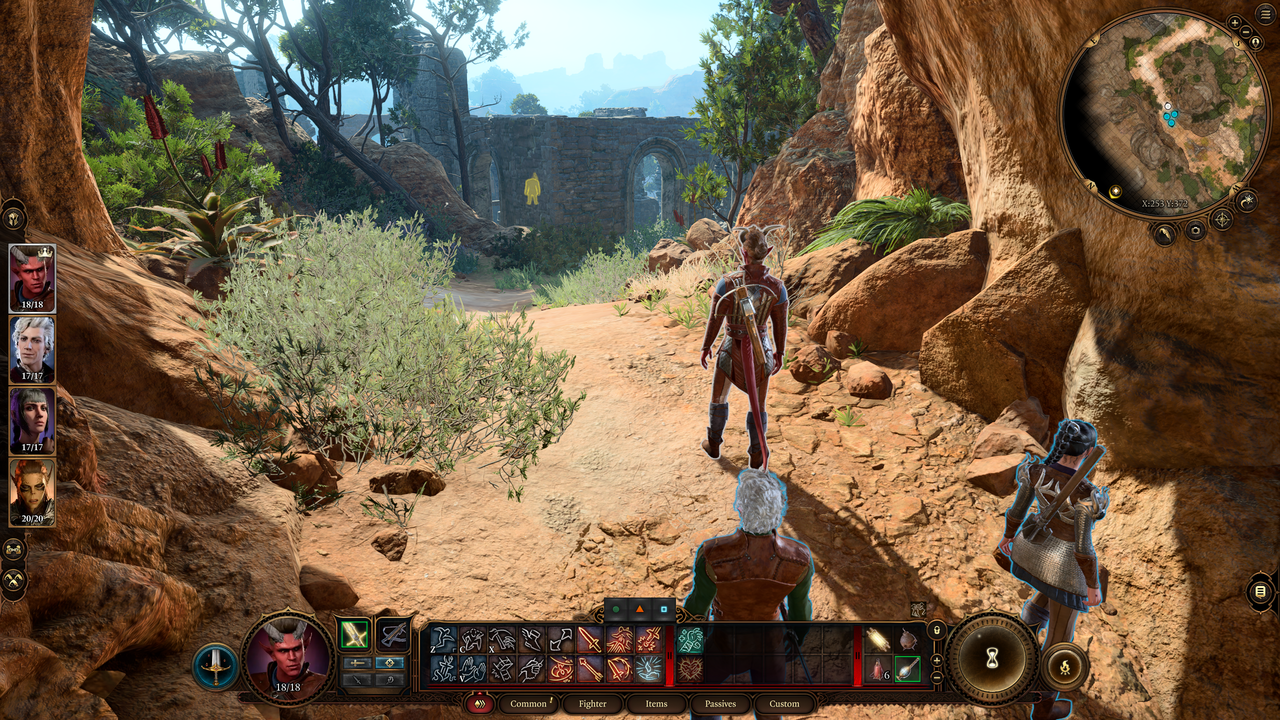Switch to the Fighter hotbar tab
The image size is (1280, 720).
click(x=592, y=704)
